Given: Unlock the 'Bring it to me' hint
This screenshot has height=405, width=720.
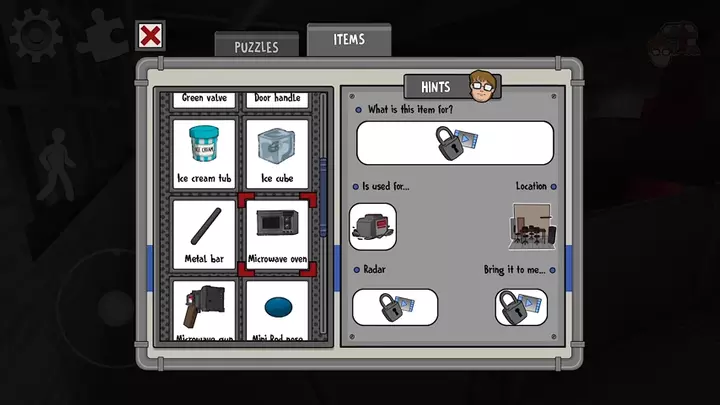Looking at the screenshot, I should 521,307.
